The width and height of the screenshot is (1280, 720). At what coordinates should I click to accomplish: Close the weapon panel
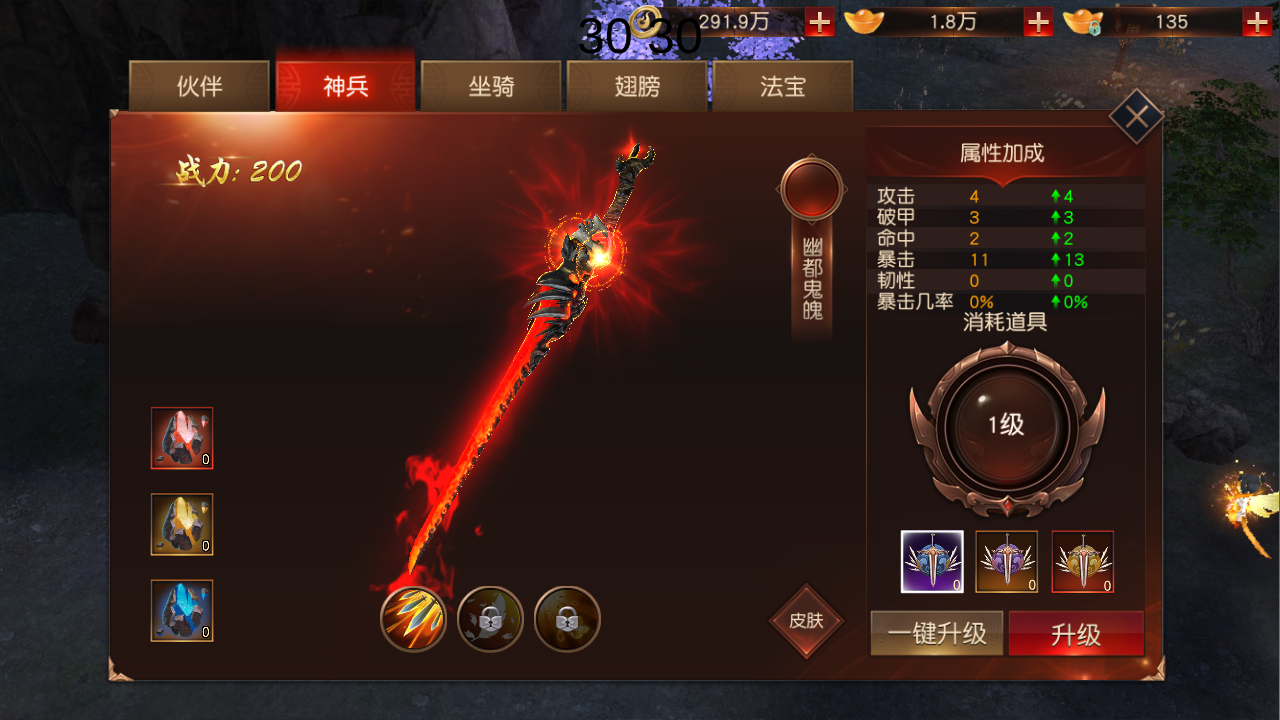click(1136, 117)
